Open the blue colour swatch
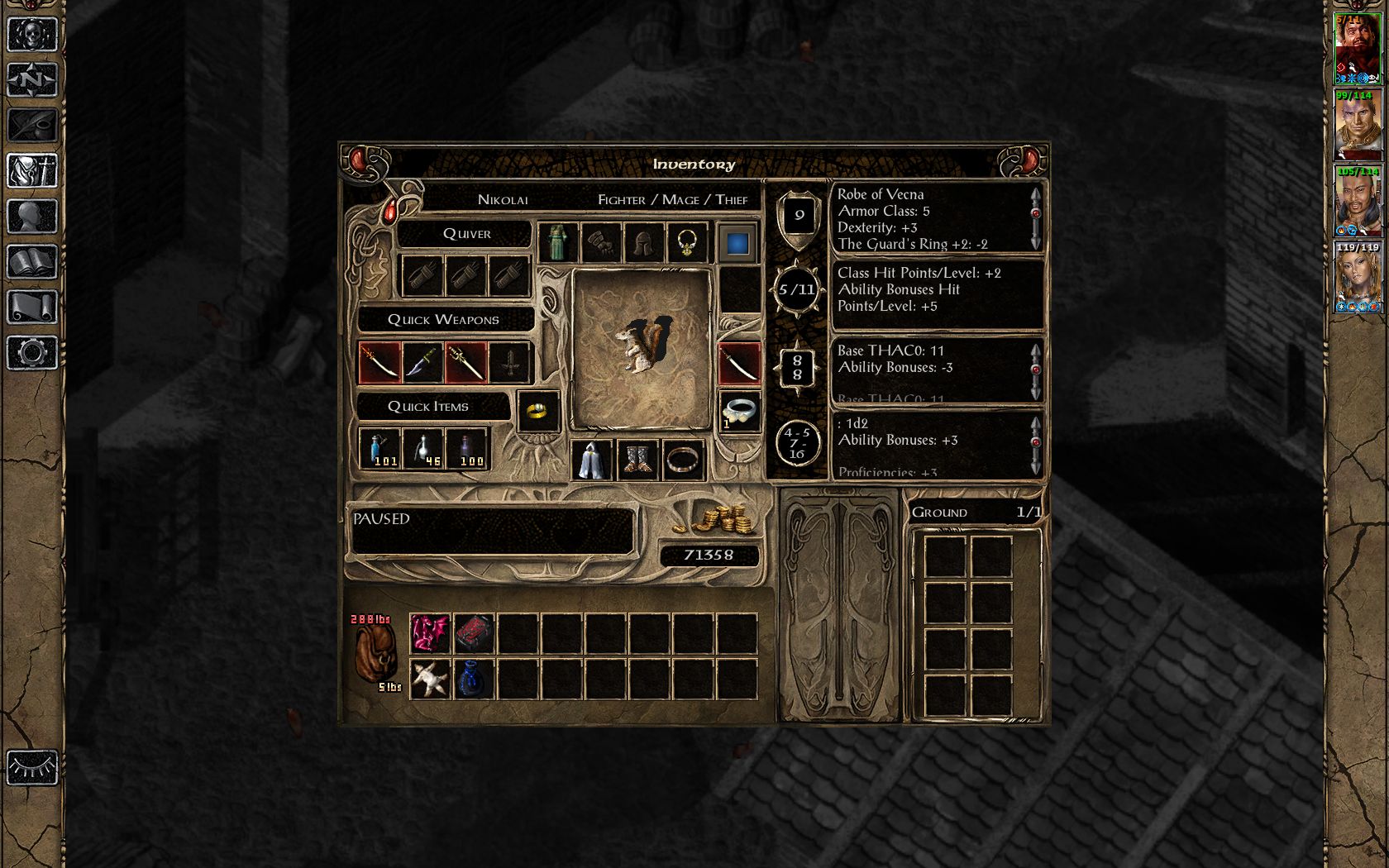This screenshot has height=868, width=1389. 737,243
